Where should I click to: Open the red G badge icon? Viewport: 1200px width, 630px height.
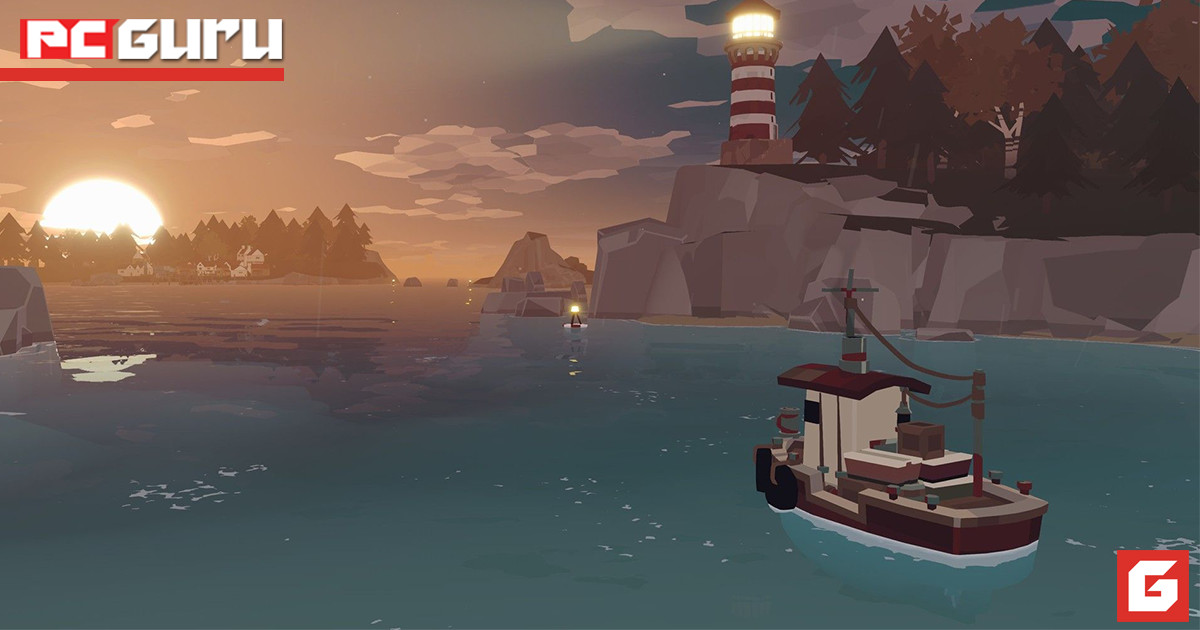coord(1152,585)
